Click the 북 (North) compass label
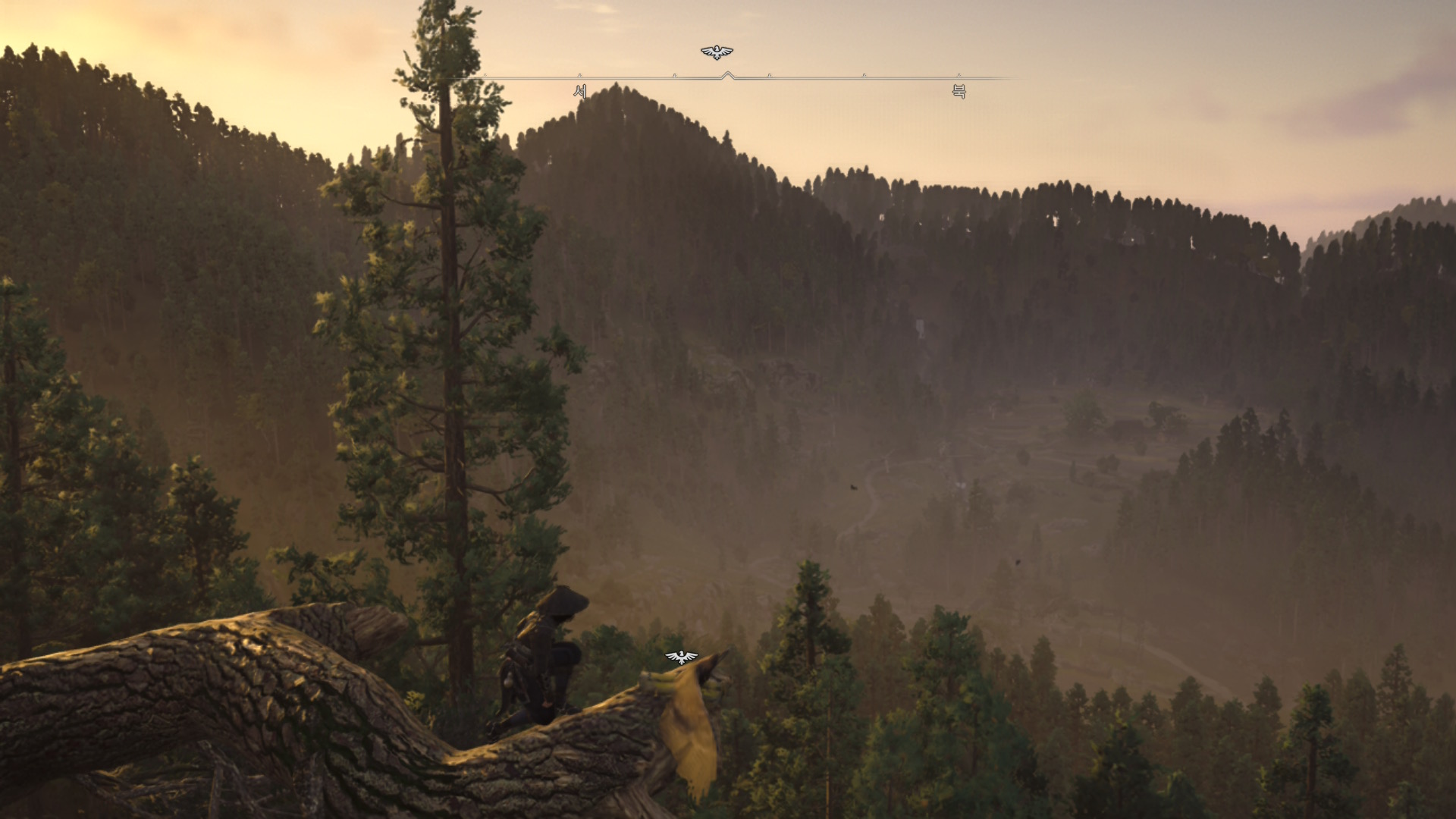 [959, 92]
